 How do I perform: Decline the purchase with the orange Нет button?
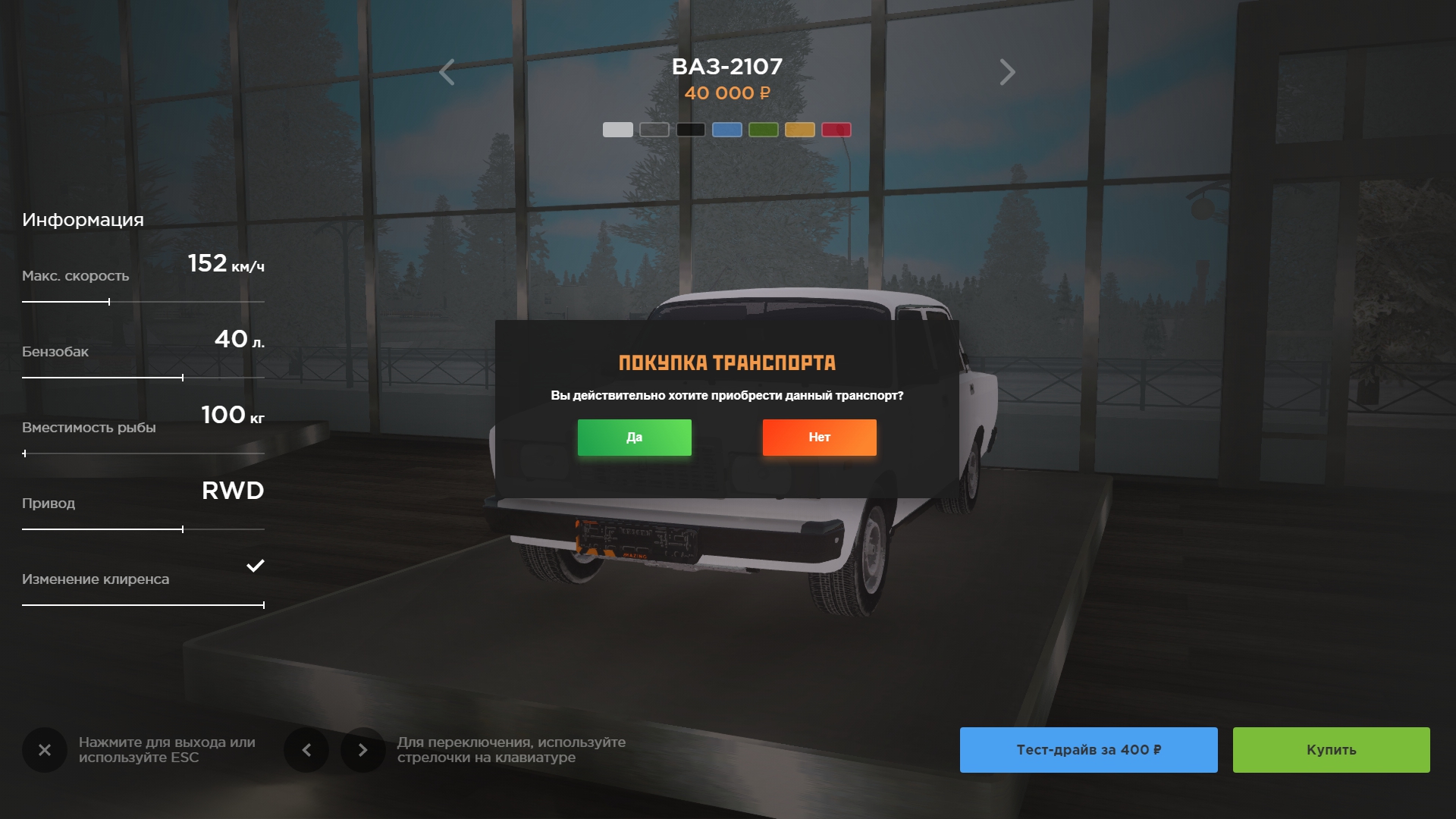(x=819, y=438)
